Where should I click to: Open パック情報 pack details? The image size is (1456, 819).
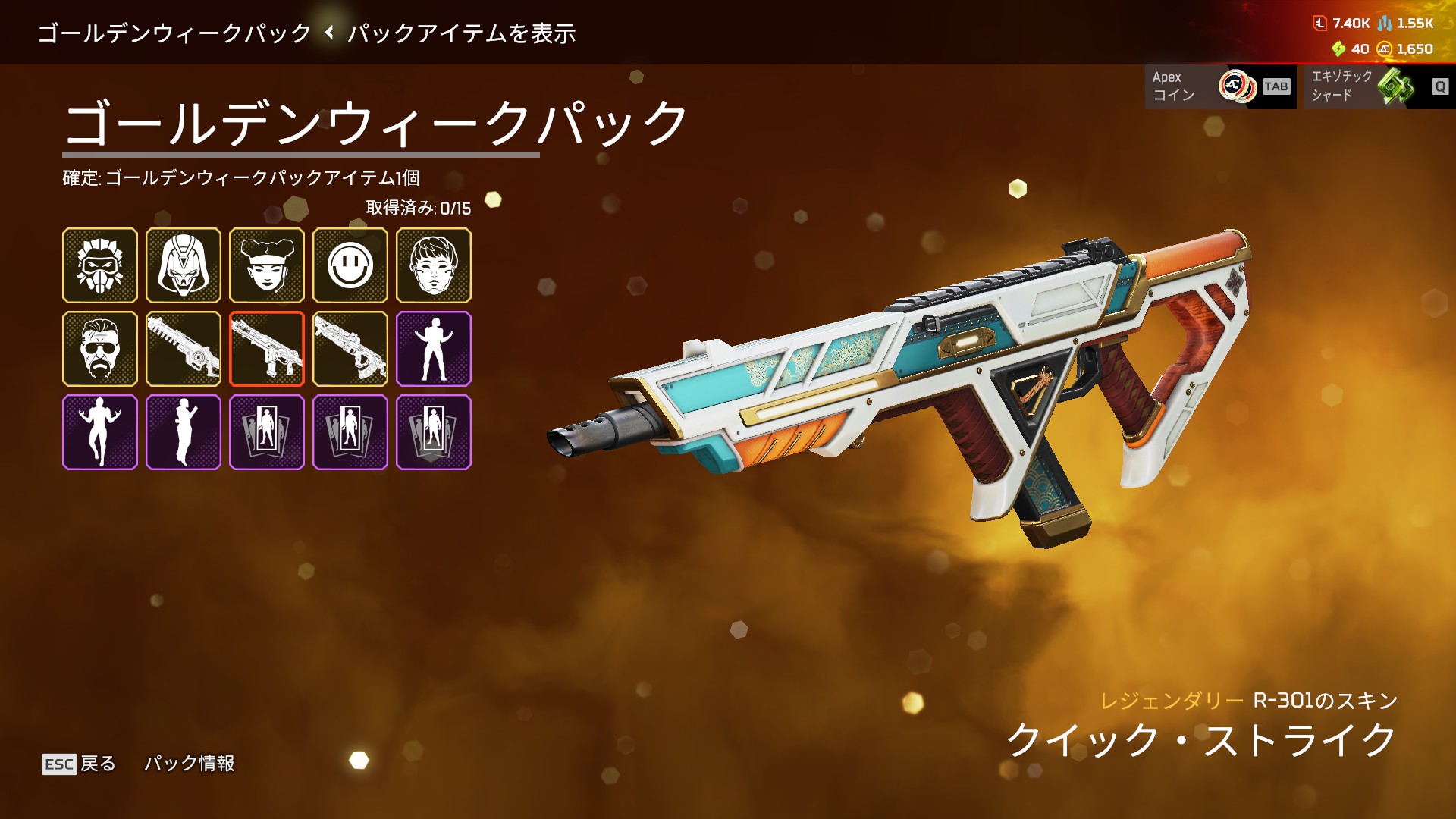pos(190,764)
